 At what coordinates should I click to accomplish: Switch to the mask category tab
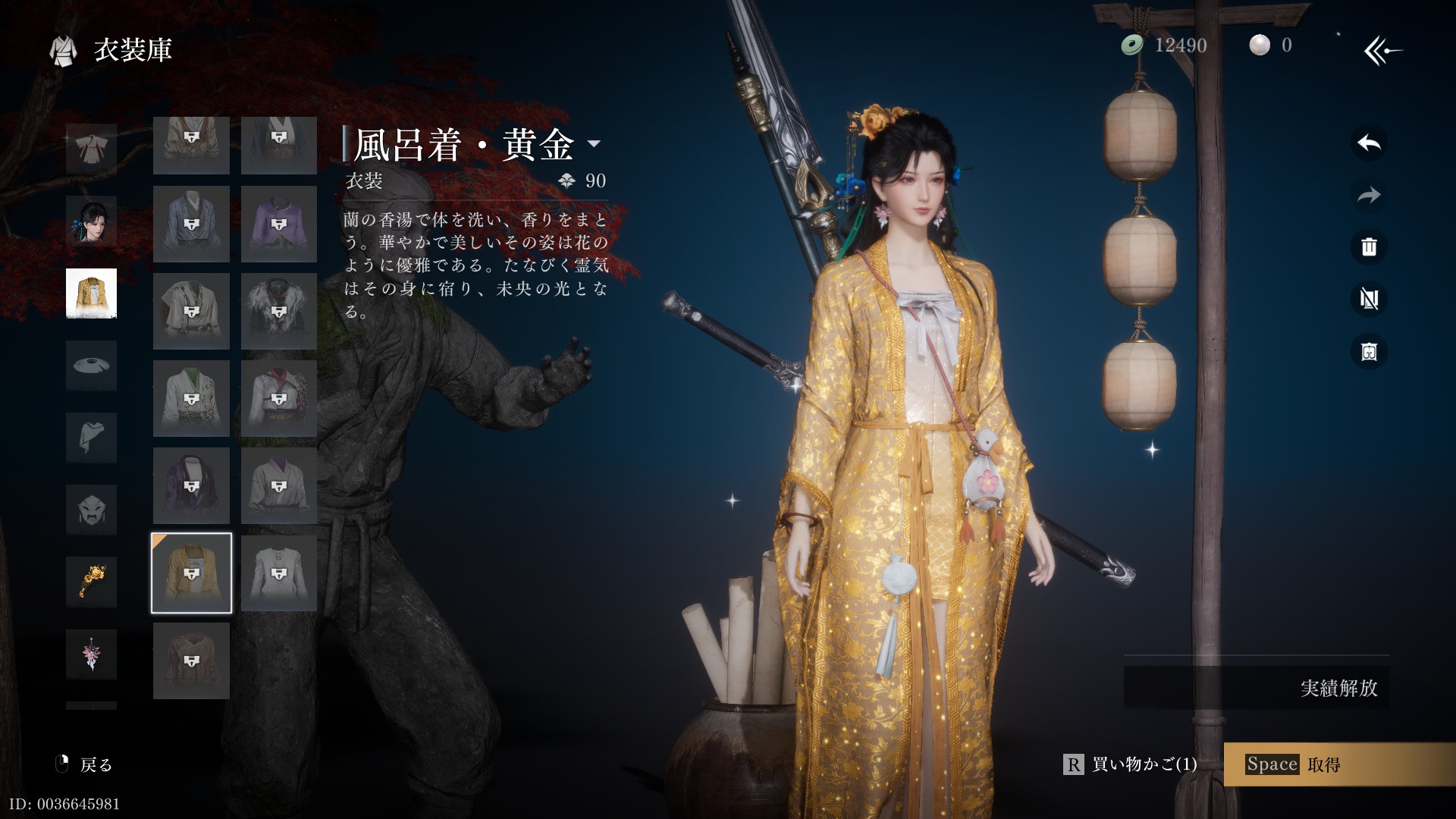pyautogui.click(x=91, y=510)
